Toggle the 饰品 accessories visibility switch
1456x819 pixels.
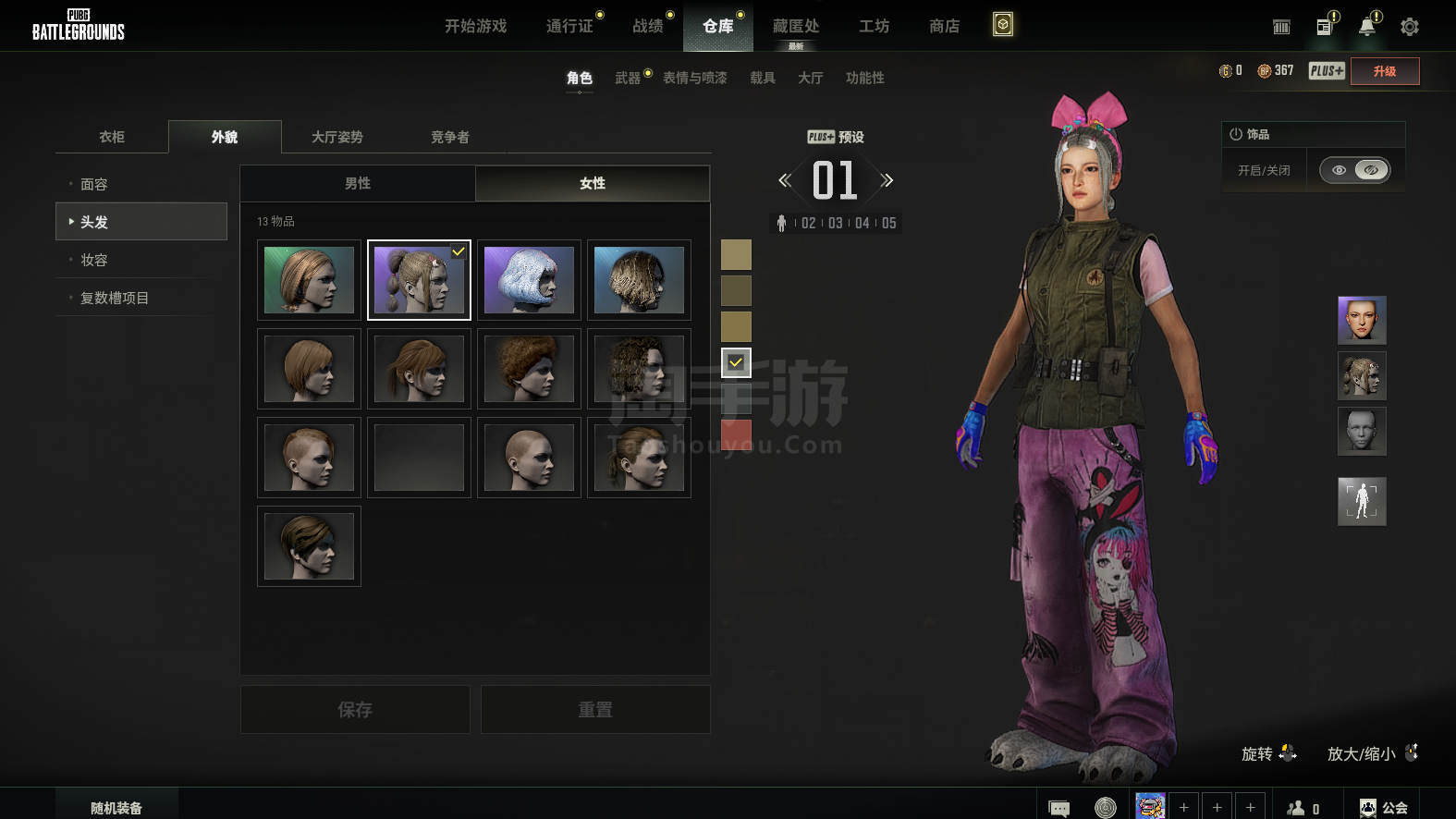point(1354,170)
